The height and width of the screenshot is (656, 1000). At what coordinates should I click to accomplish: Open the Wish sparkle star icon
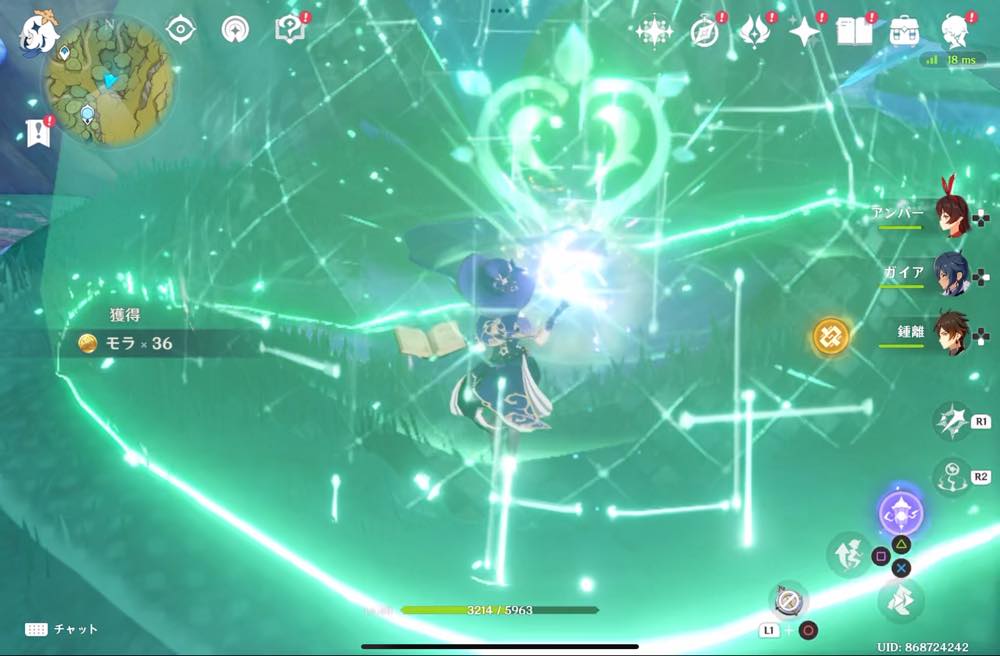(653, 31)
